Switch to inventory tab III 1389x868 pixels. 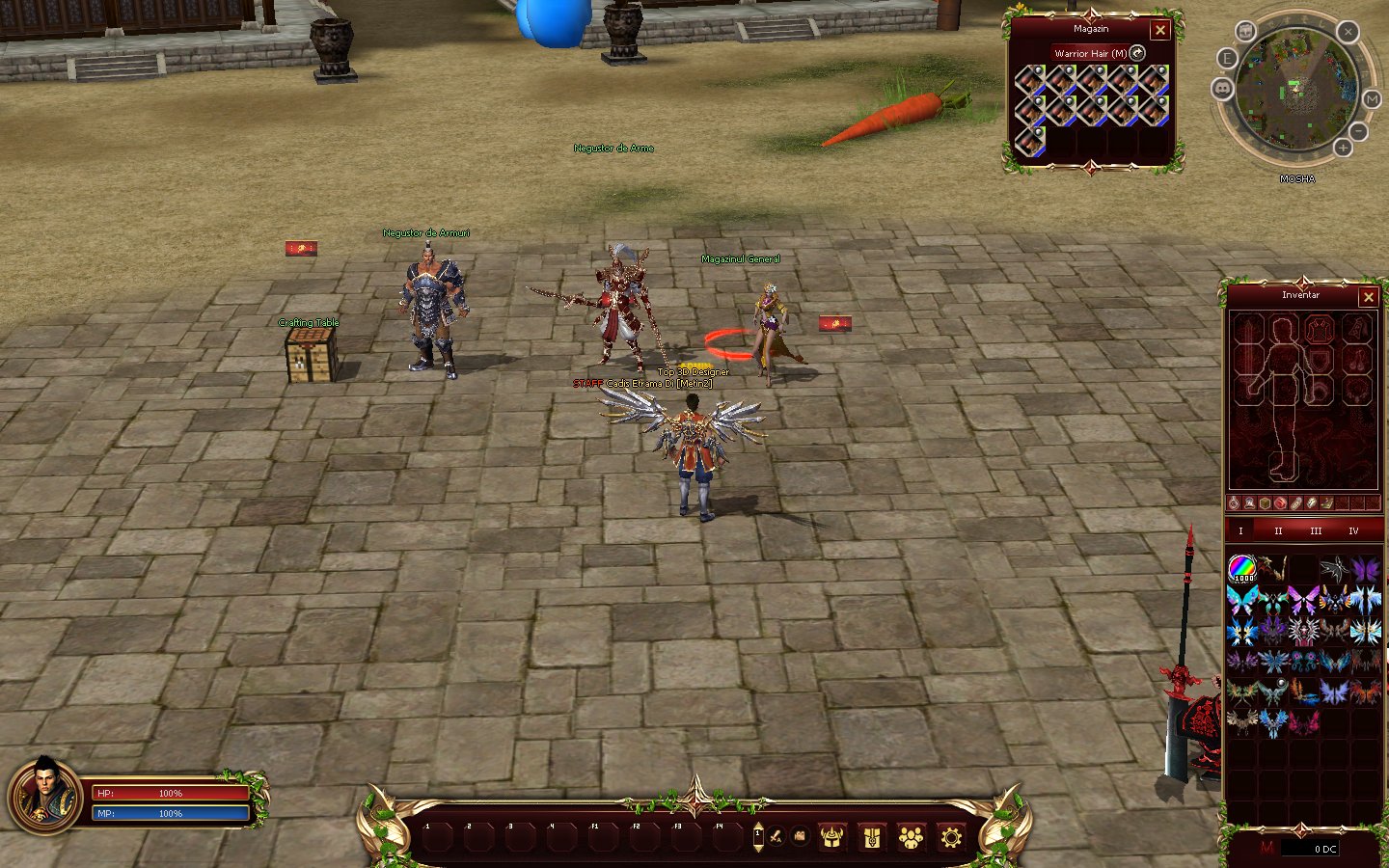[x=1316, y=531]
